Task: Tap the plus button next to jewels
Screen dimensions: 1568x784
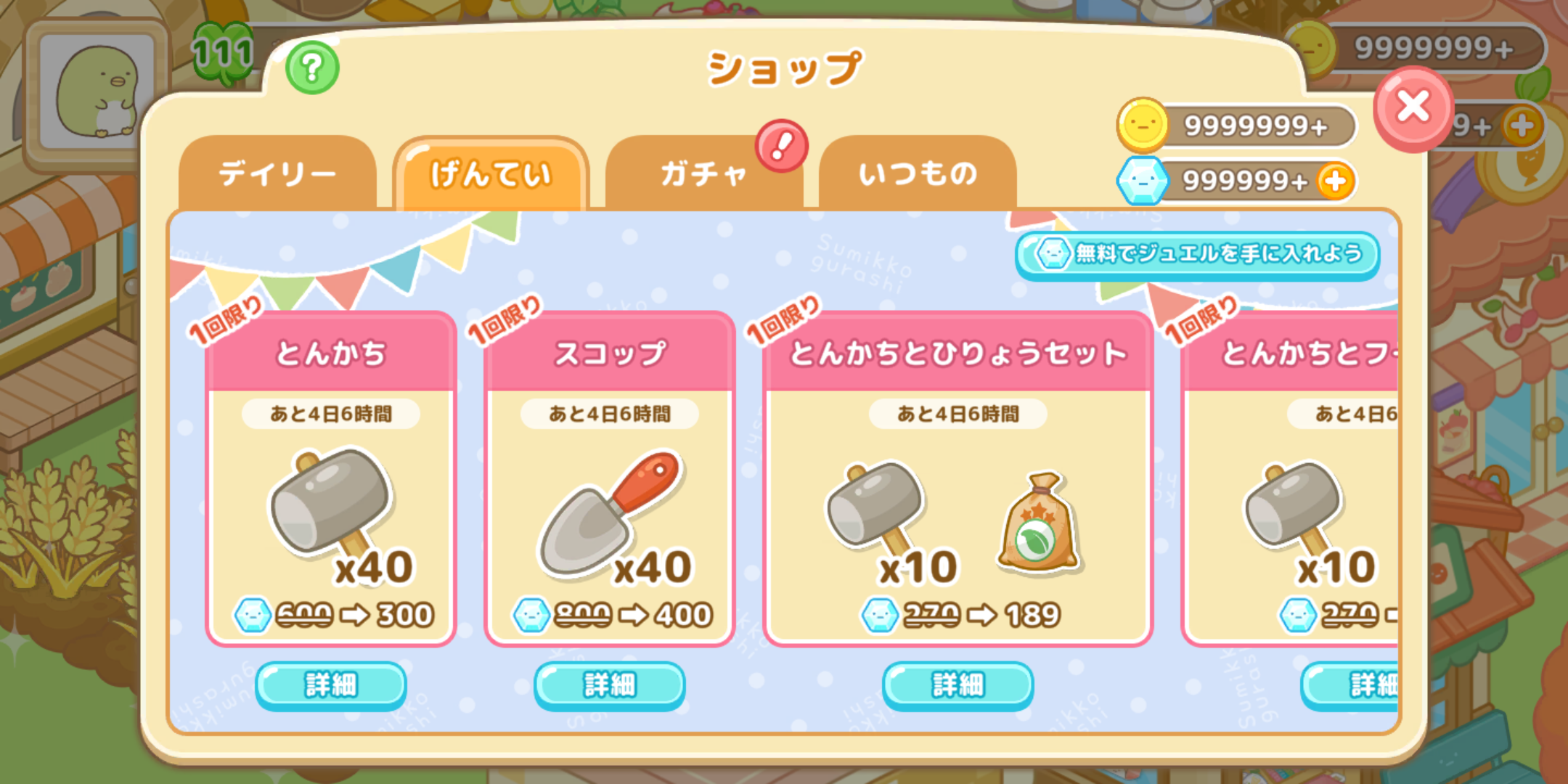Action: point(1334,181)
